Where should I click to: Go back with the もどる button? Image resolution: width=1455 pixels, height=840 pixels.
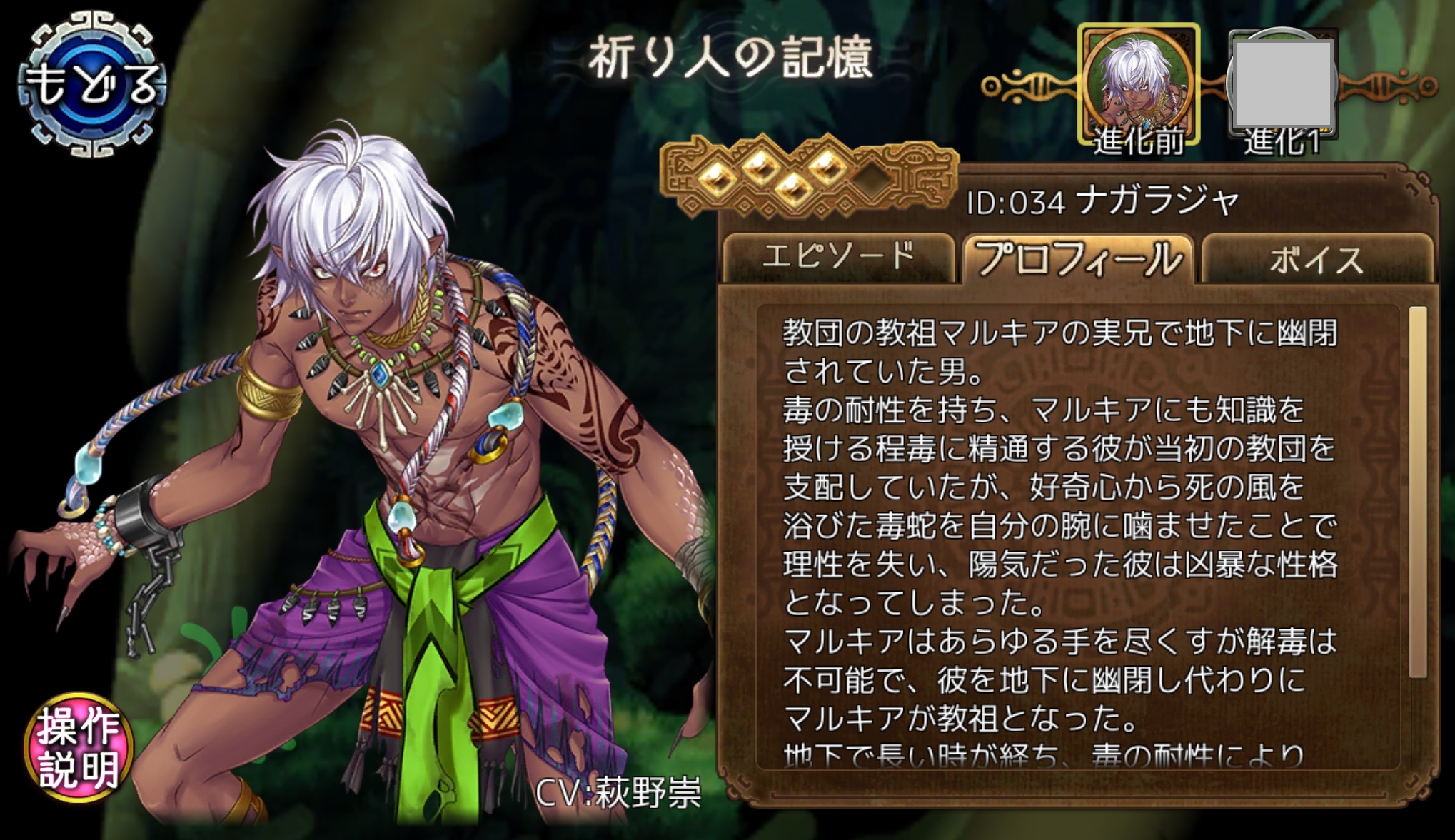pos(91,84)
